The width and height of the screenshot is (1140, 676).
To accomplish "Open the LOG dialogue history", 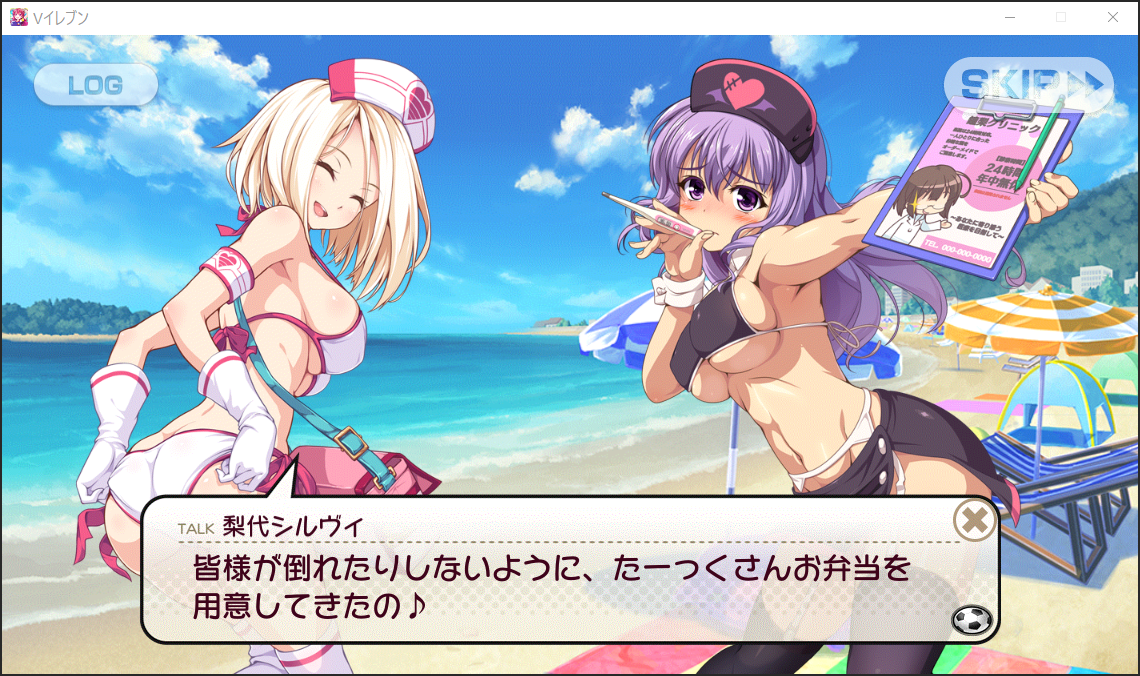I will pos(96,85).
